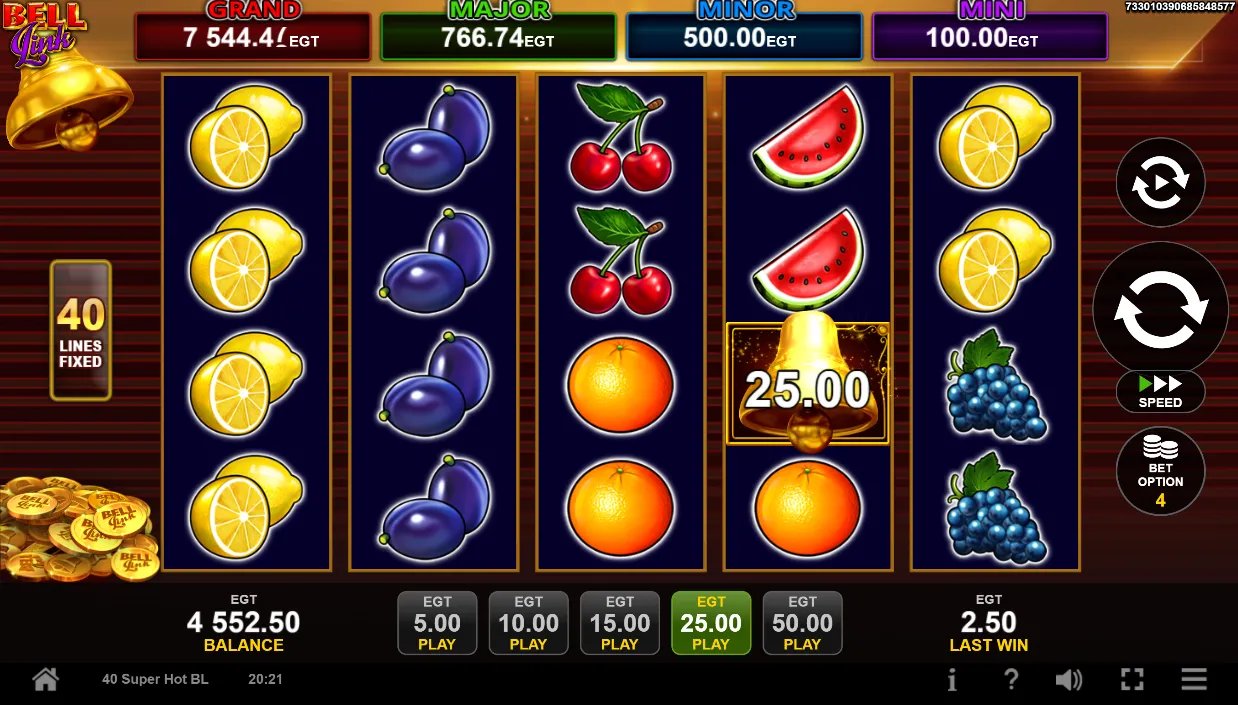
Task: Open the BET OPTION coin selector
Action: pos(1160,471)
